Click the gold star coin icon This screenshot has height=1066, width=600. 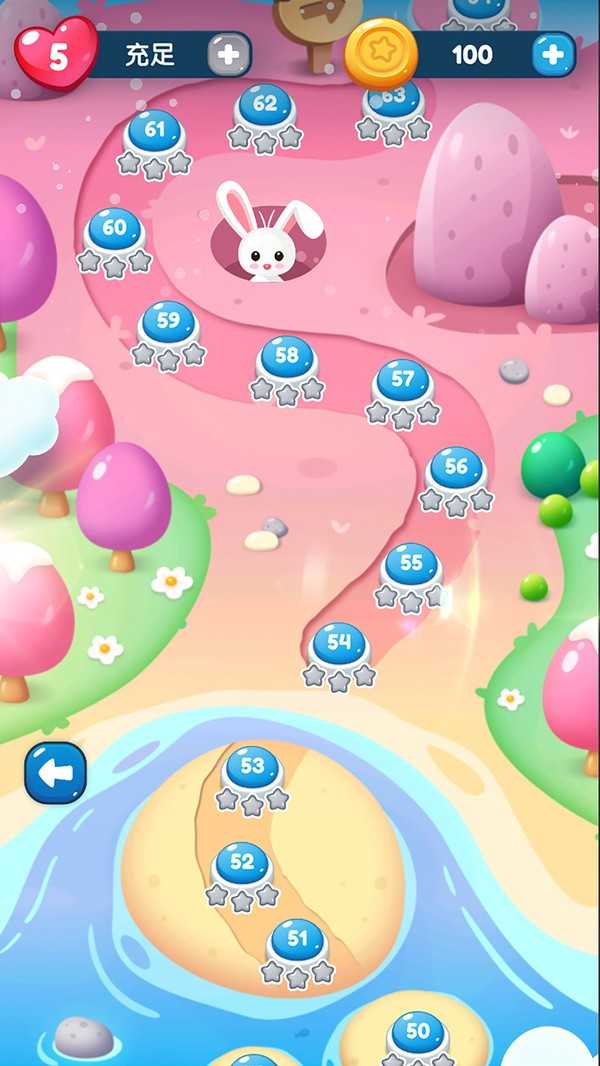point(381,53)
